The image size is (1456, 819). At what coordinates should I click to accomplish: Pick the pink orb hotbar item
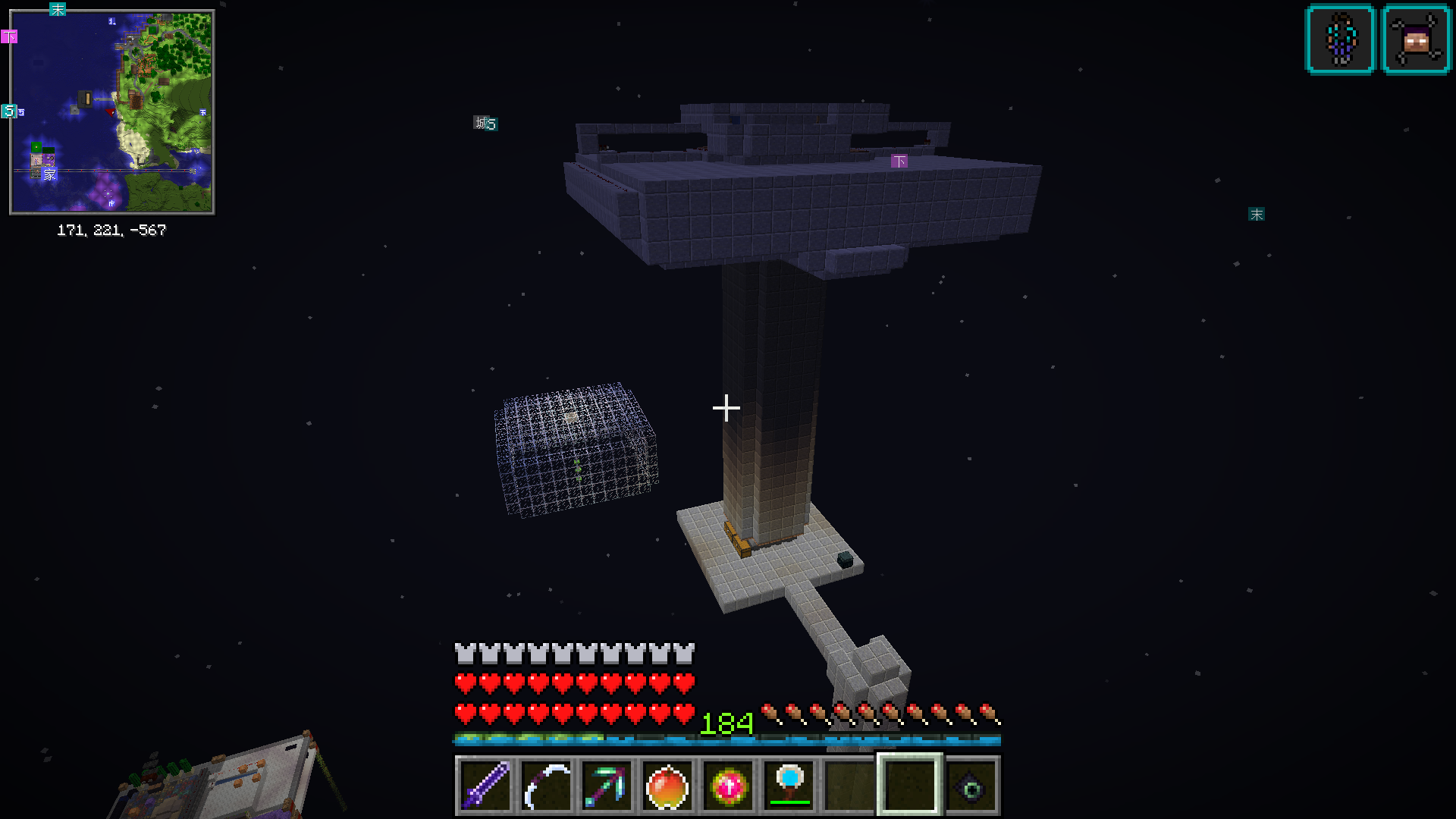tap(728, 786)
